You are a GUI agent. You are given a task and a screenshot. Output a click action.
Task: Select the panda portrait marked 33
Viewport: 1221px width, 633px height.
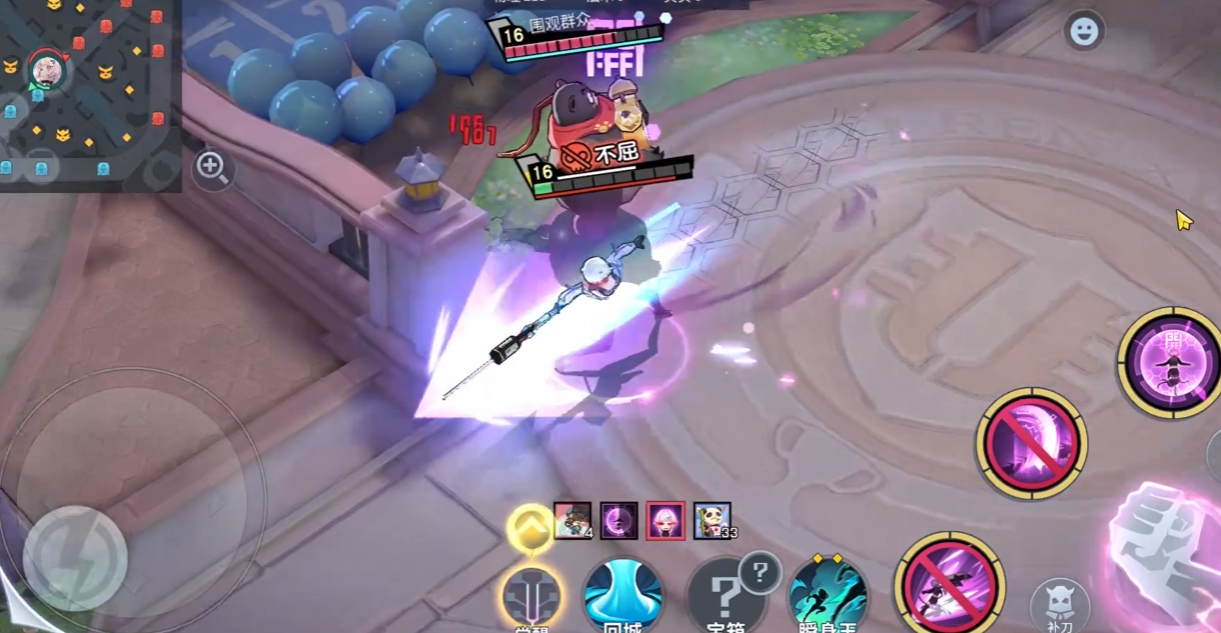(712, 521)
